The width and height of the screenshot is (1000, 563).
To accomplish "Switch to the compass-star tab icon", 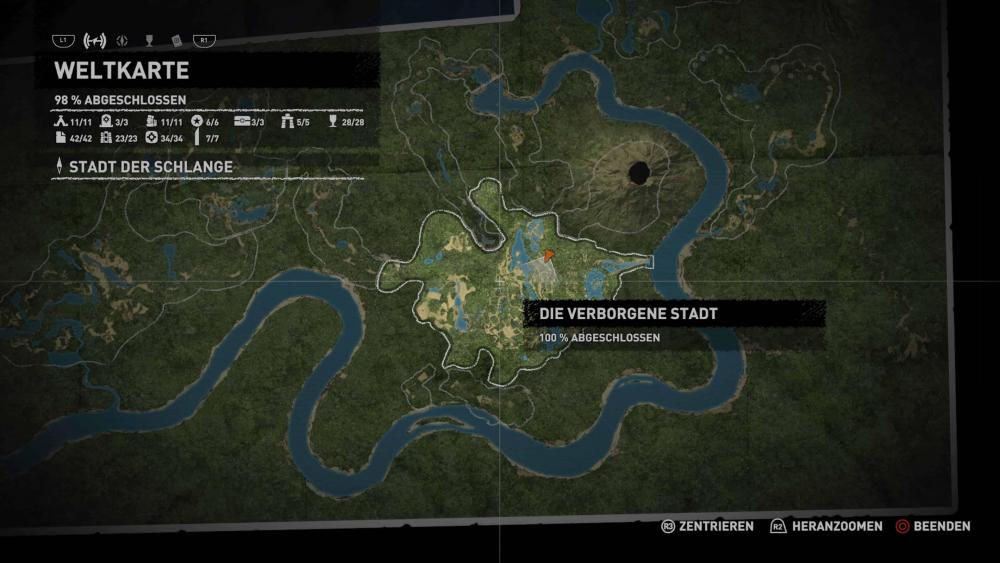I will (x=123, y=41).
